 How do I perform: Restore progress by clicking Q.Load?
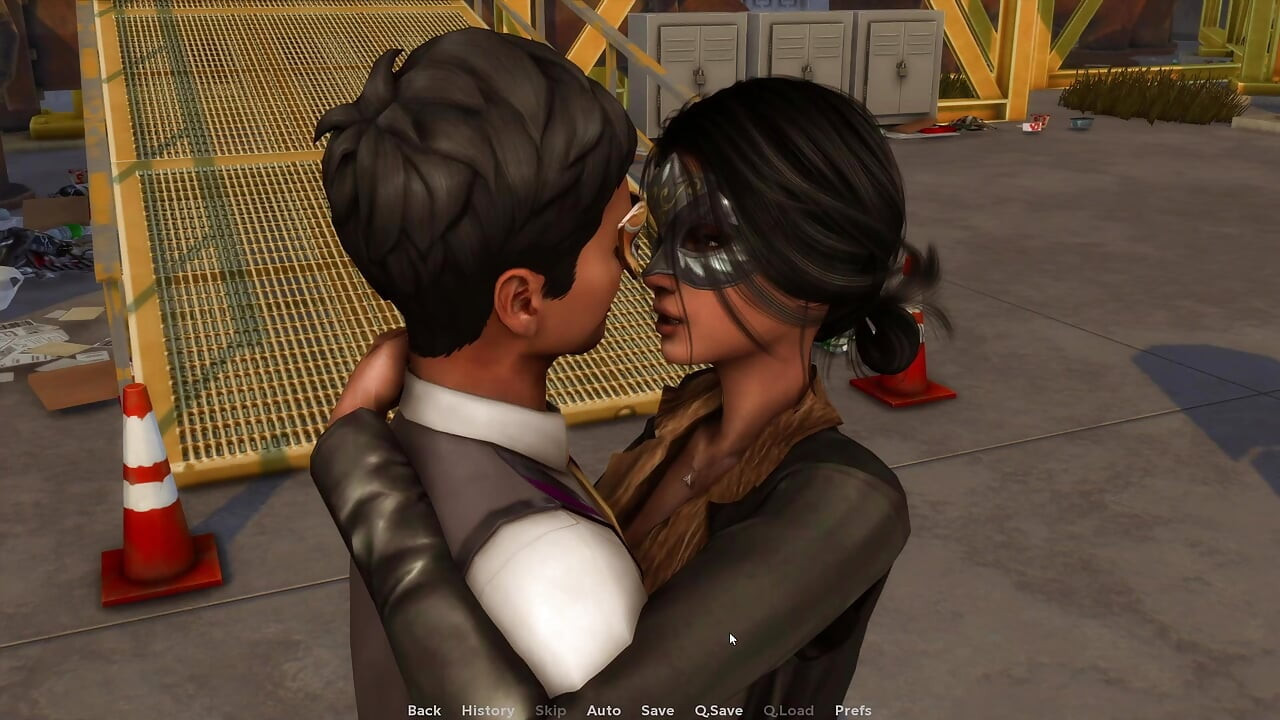coord(786,710)
